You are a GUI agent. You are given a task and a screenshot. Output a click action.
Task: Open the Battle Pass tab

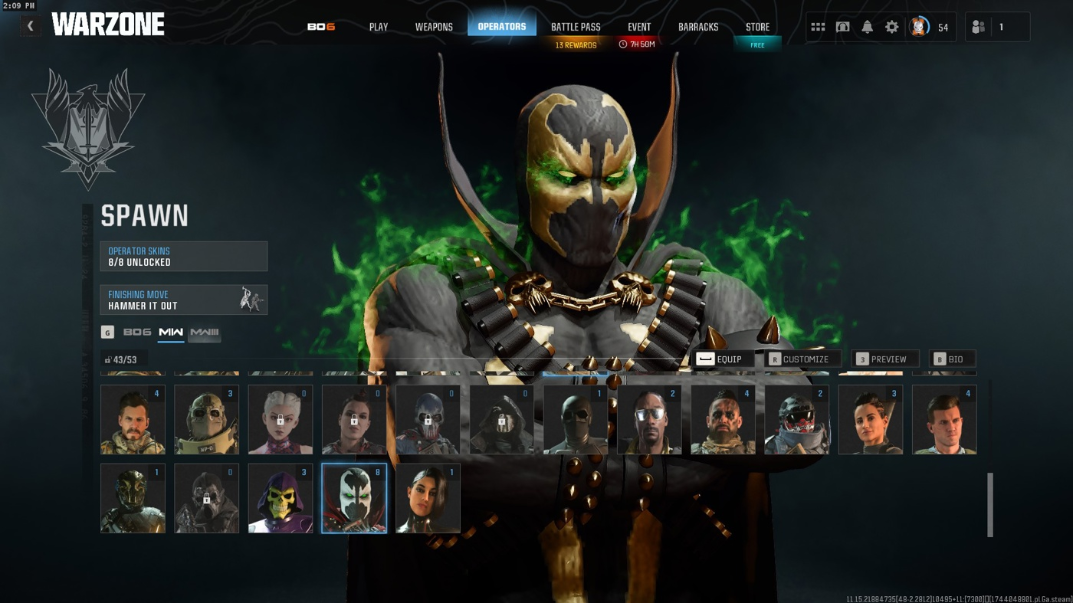[x=575, y=27]
